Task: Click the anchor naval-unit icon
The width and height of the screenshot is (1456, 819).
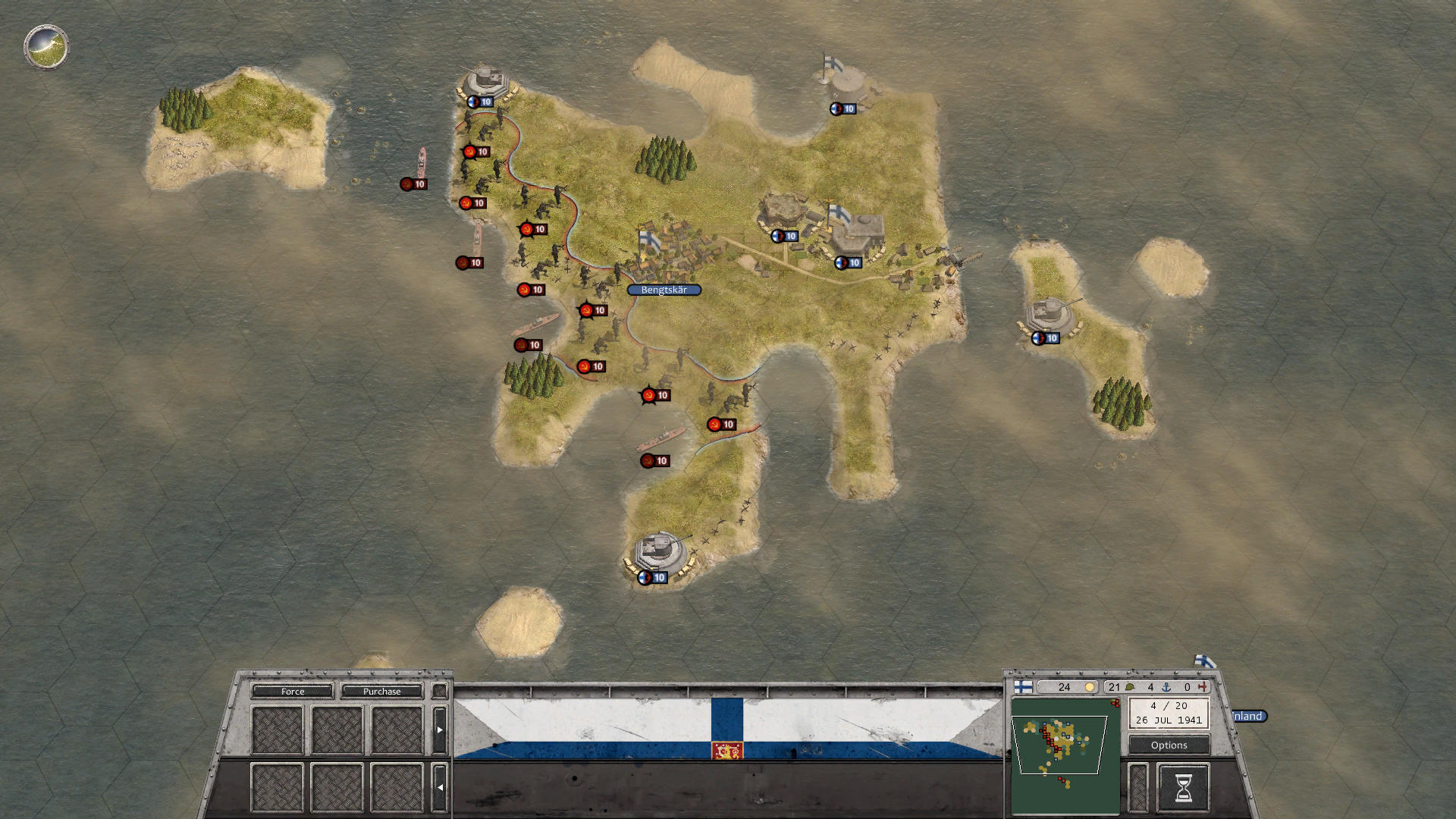Action: point(1166,687)
